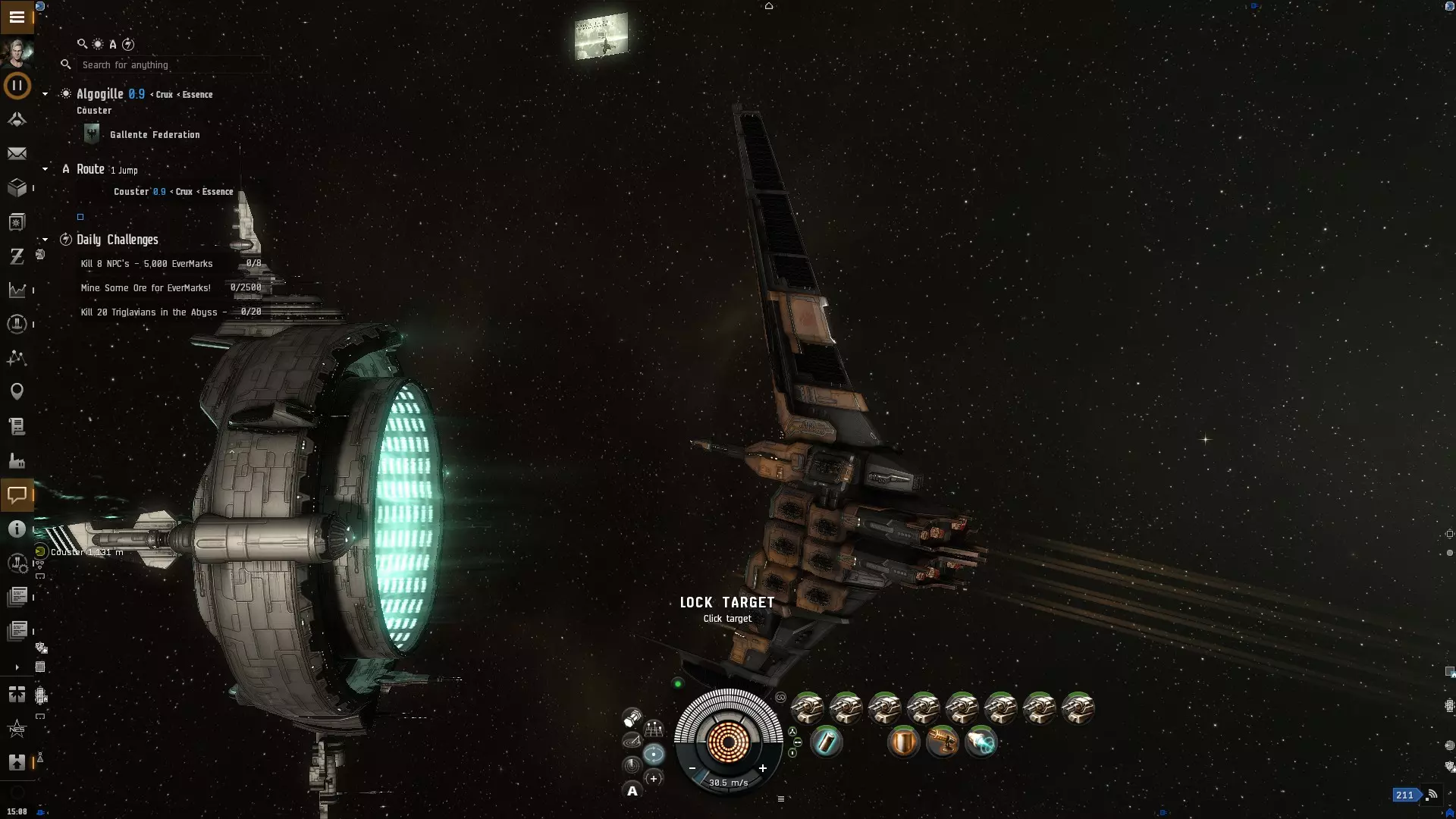The height and width of the screenshot is (819, 1456).
Task: Collapse the Route section
Action: coord(45,169)
